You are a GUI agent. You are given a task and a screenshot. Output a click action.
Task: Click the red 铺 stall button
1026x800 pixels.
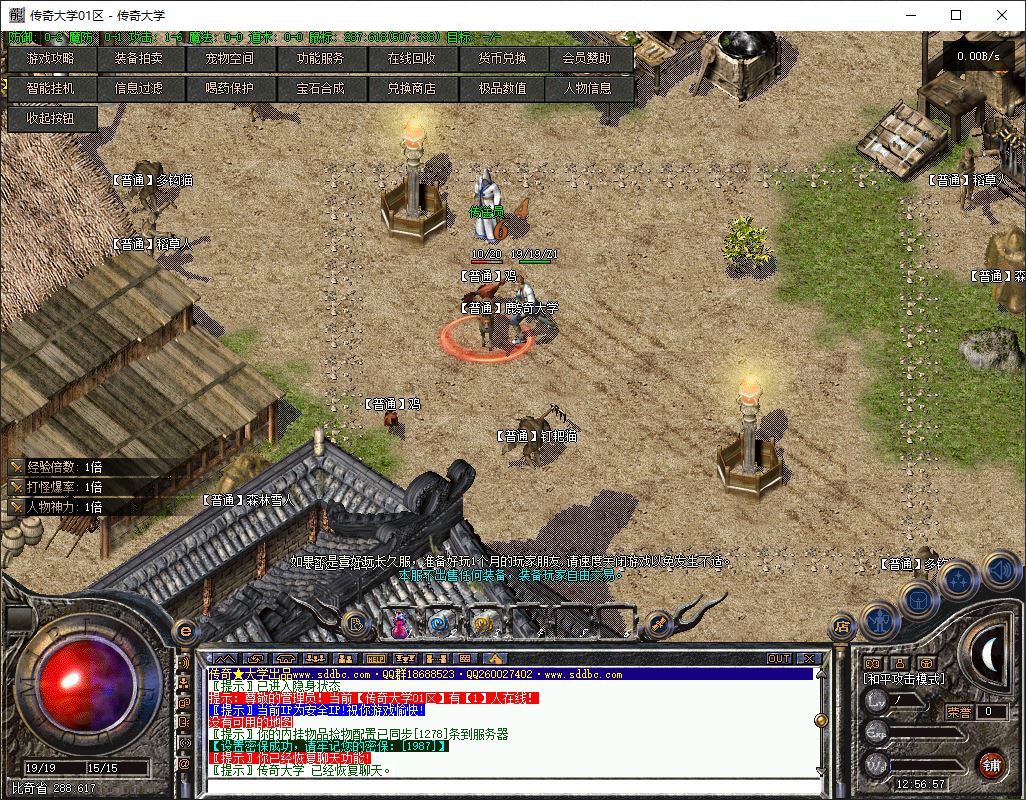[x=991, y=765]
